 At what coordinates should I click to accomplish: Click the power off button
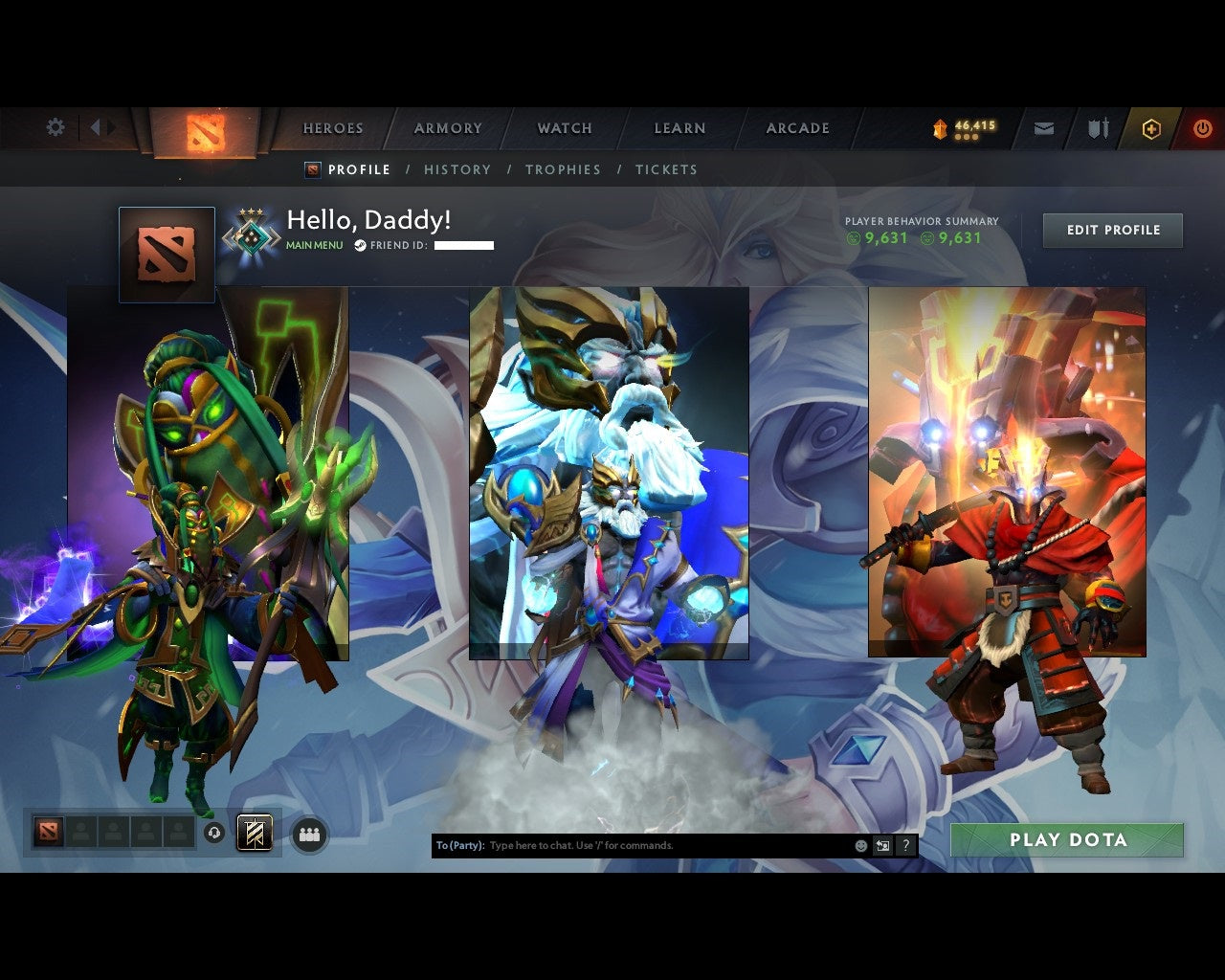pos(1202,127)
